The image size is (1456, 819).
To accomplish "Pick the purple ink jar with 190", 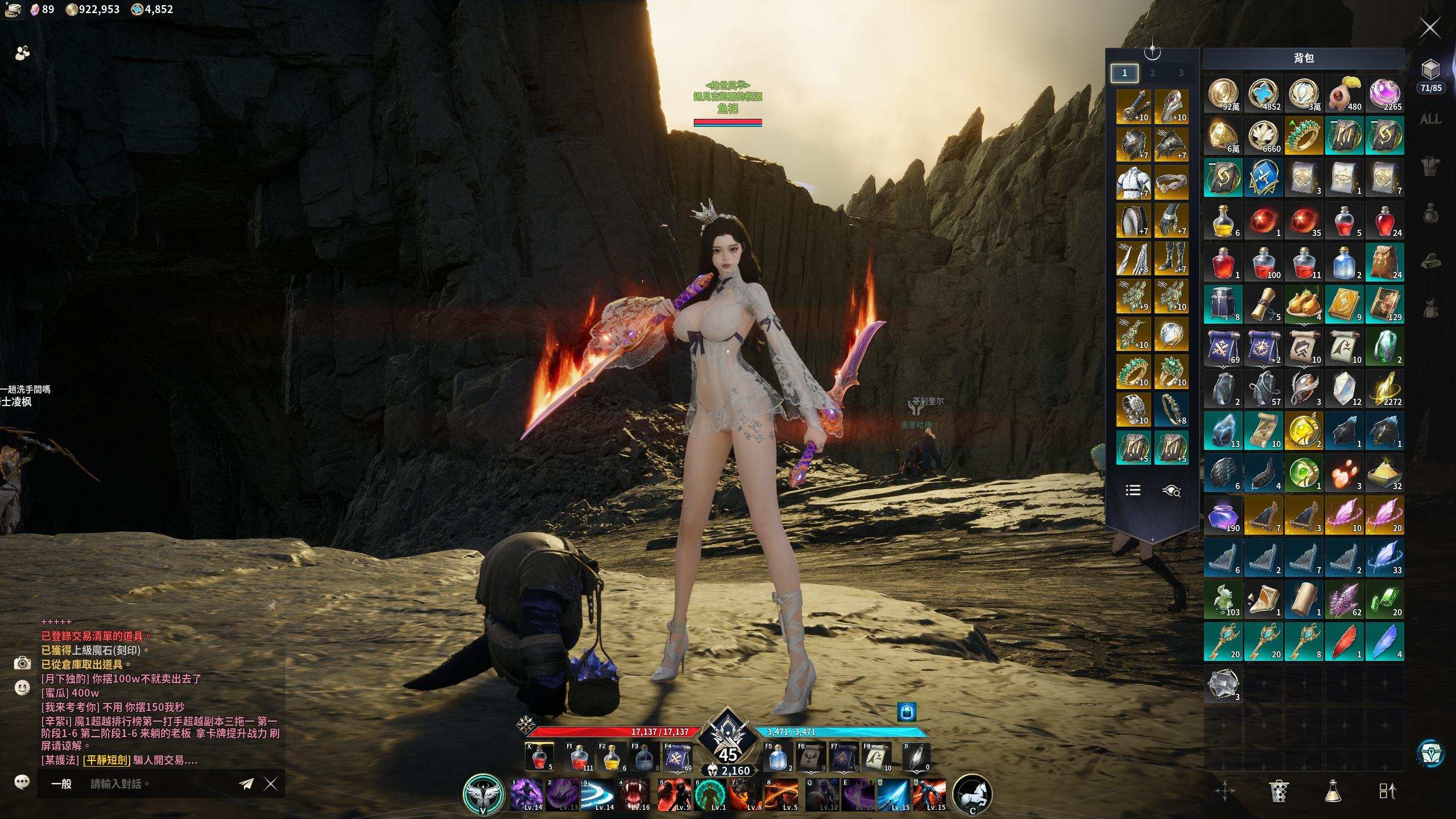I will [x=1223, y=515].
